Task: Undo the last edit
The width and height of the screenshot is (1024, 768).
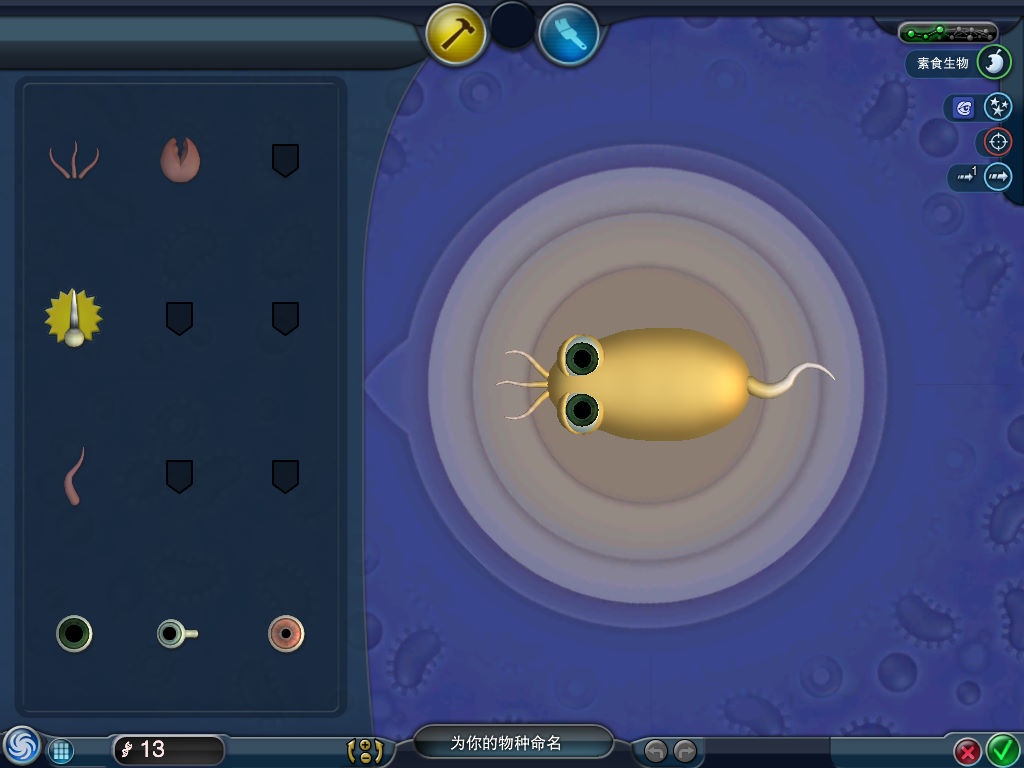Action: pos(655,750)
